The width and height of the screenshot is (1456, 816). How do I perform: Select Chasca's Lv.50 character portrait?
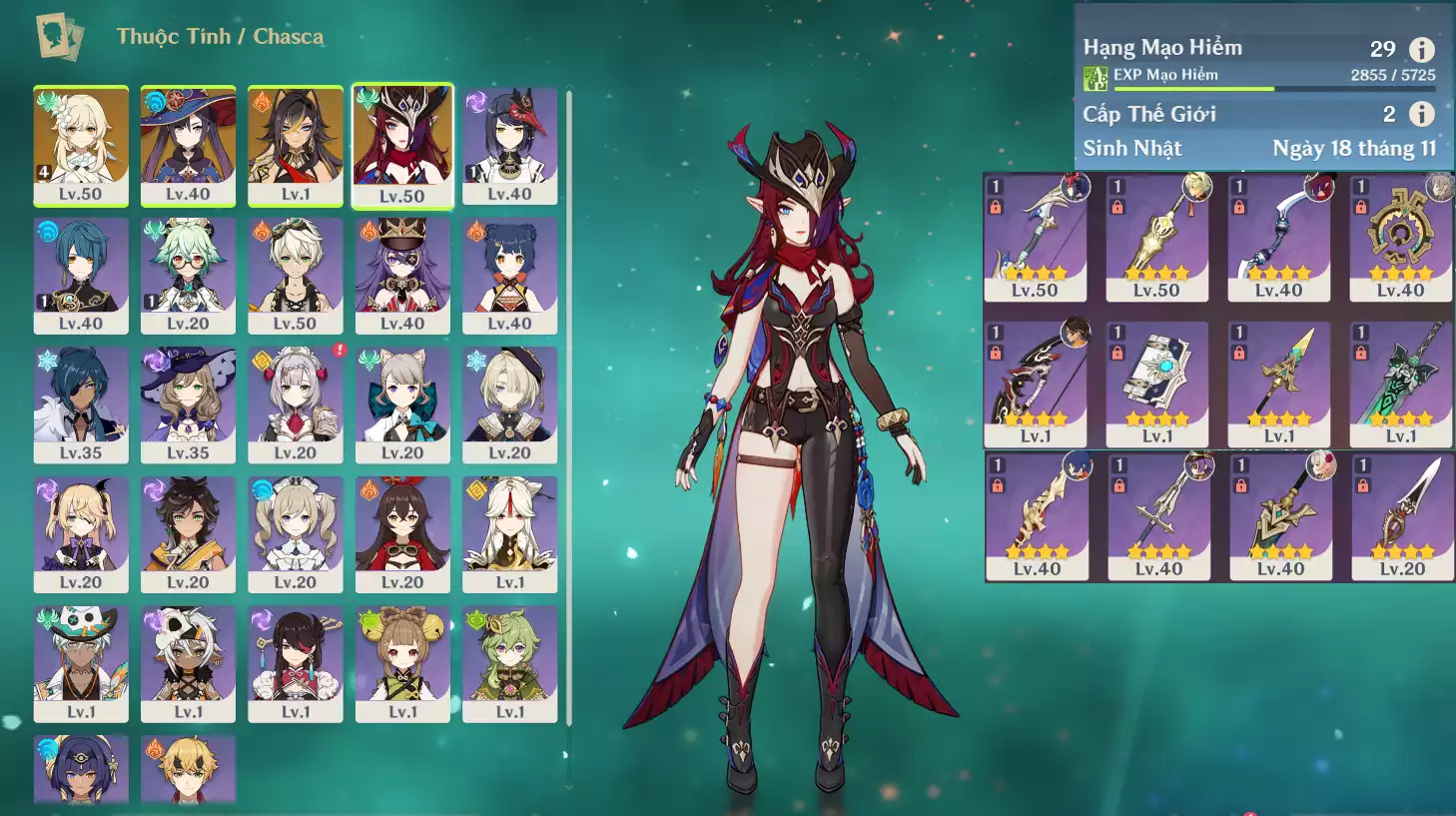click(402, 146)
